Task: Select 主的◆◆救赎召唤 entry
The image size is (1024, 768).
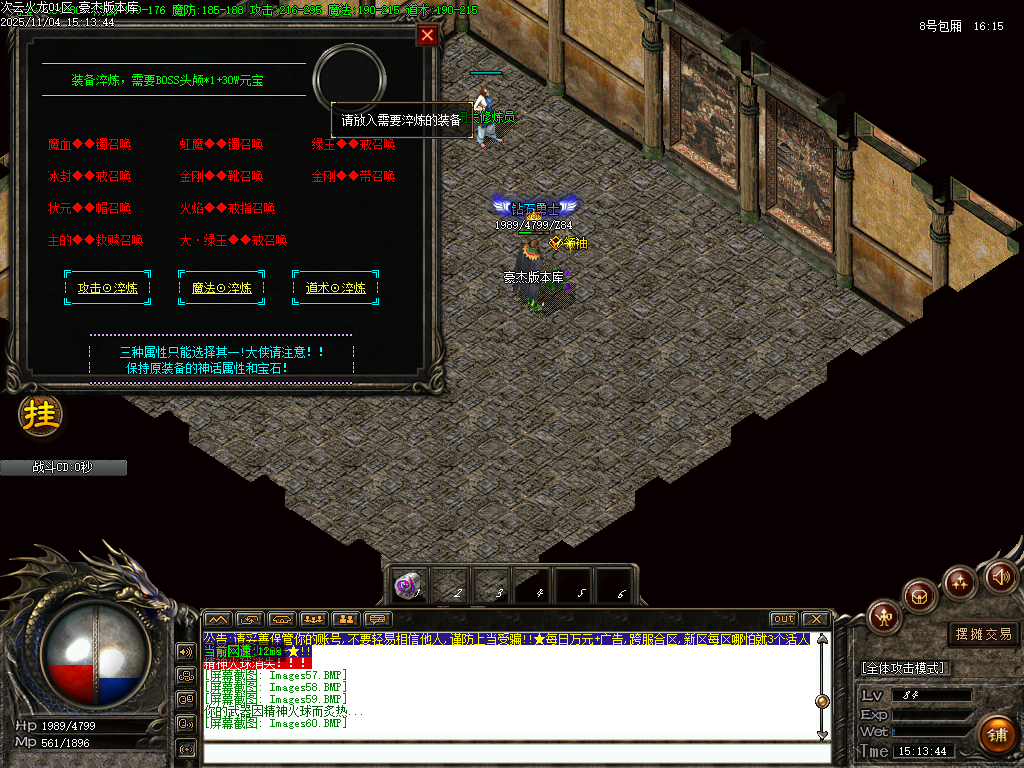Action: [95, 240]
